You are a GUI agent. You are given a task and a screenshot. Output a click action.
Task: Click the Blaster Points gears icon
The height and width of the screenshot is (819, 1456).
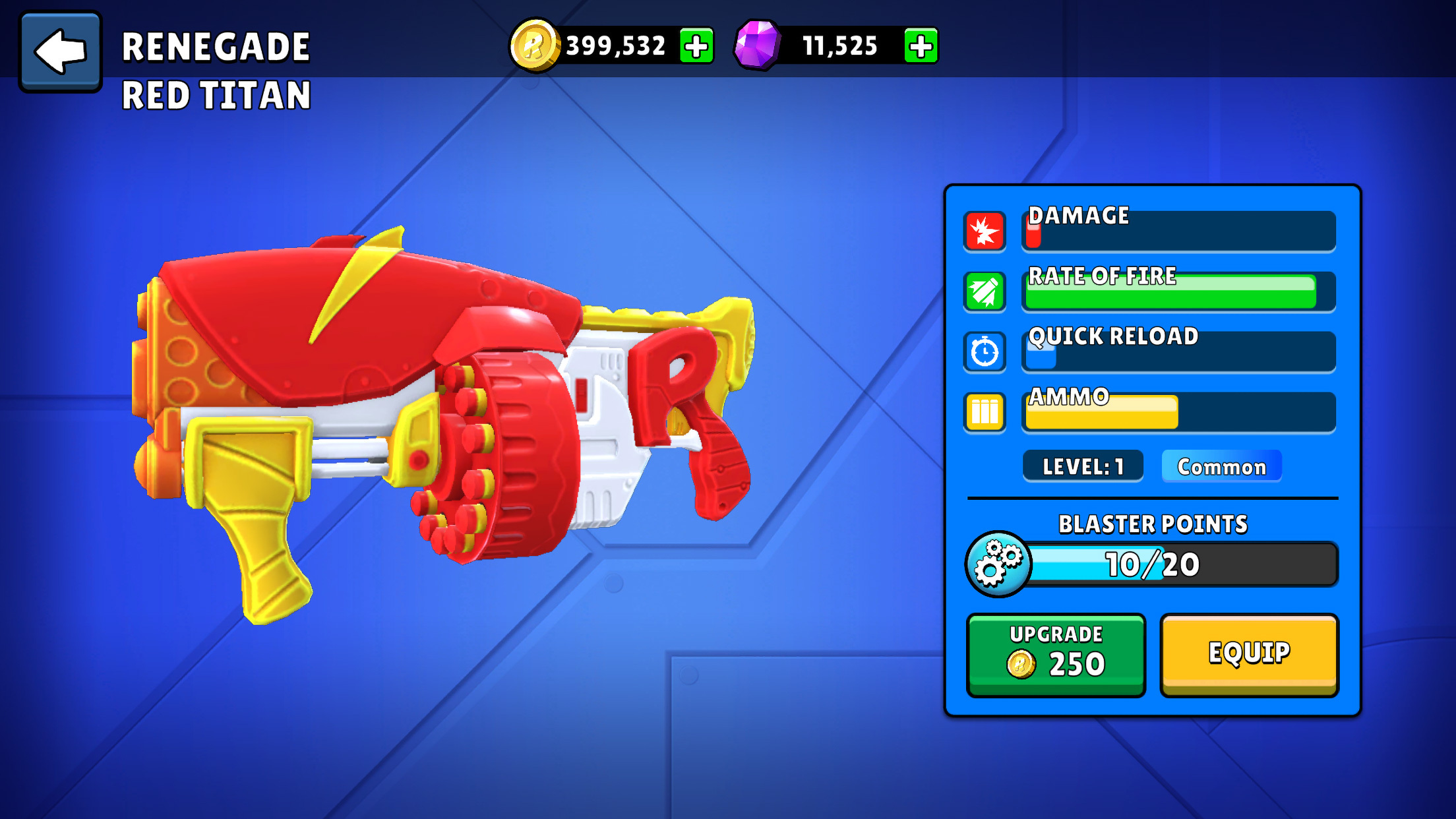coord(998,564)
